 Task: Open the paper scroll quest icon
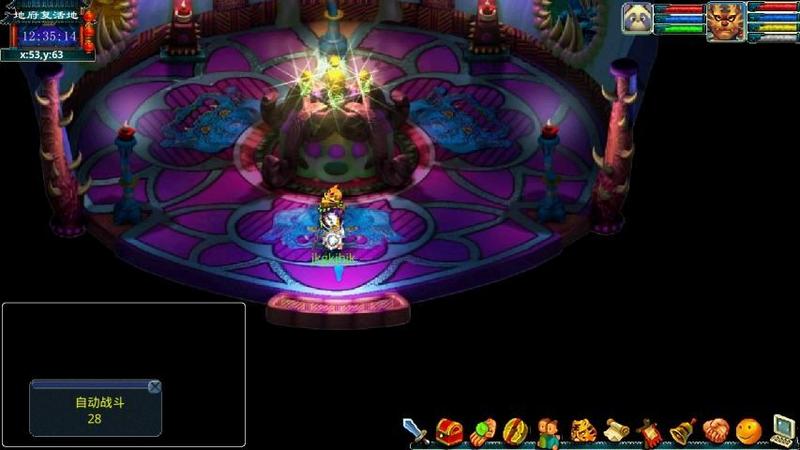click(616, 431)
